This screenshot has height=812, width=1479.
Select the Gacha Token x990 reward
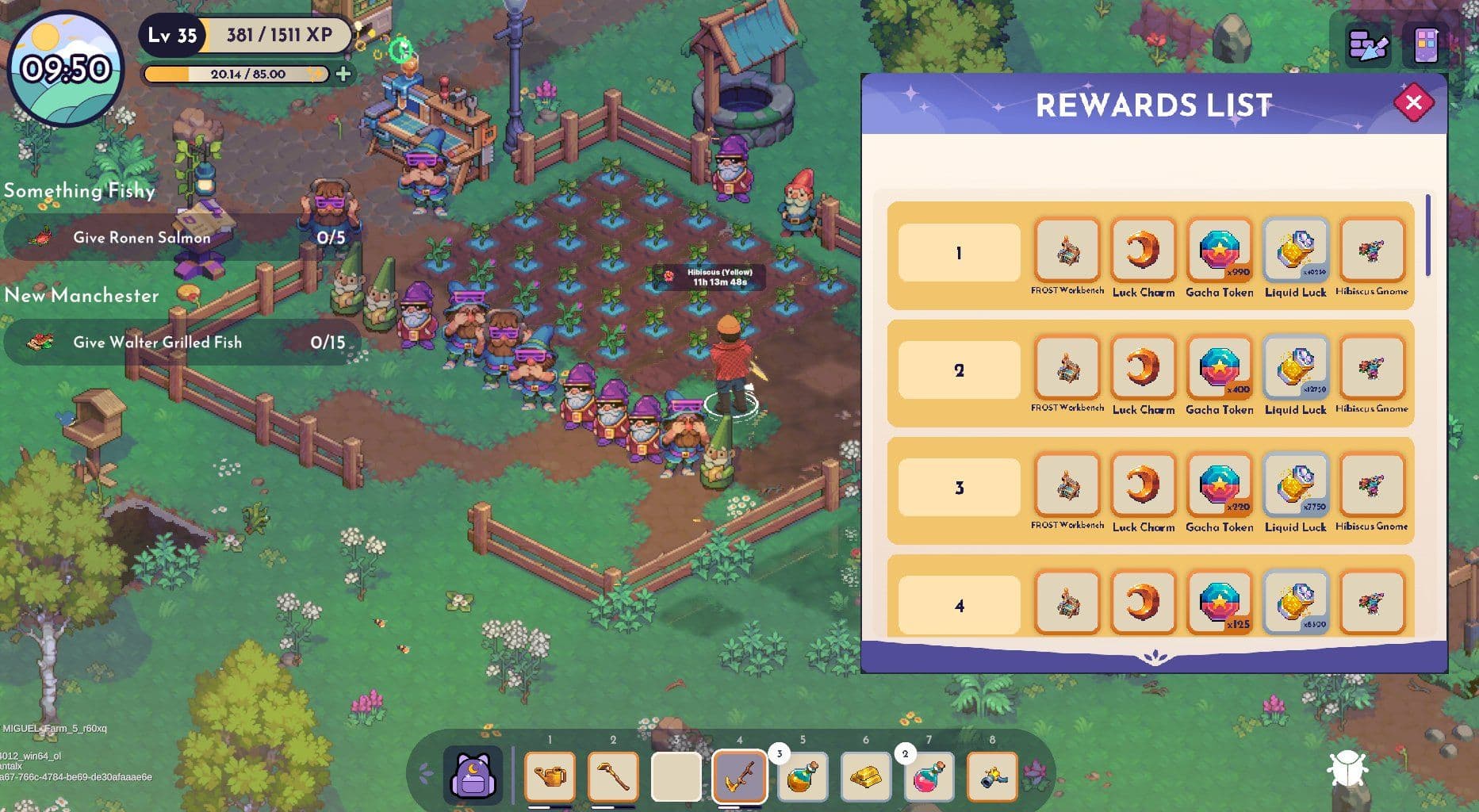[1220, 250]
